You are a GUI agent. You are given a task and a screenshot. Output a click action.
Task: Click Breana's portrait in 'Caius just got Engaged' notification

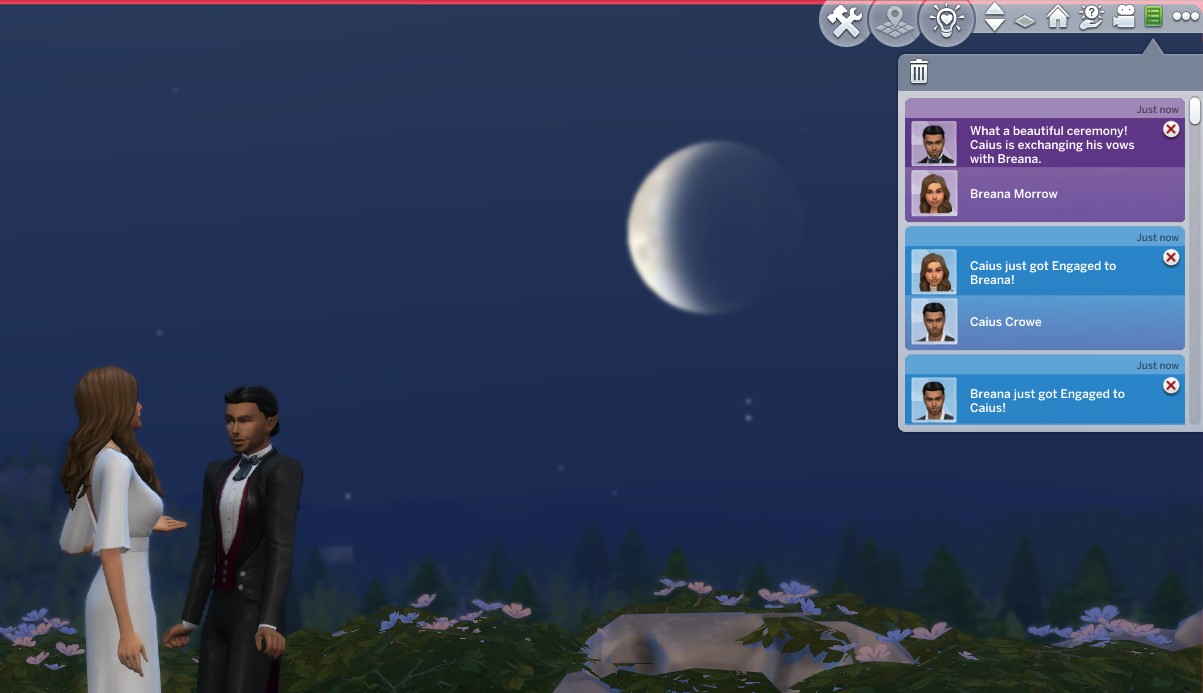[934, 271]
